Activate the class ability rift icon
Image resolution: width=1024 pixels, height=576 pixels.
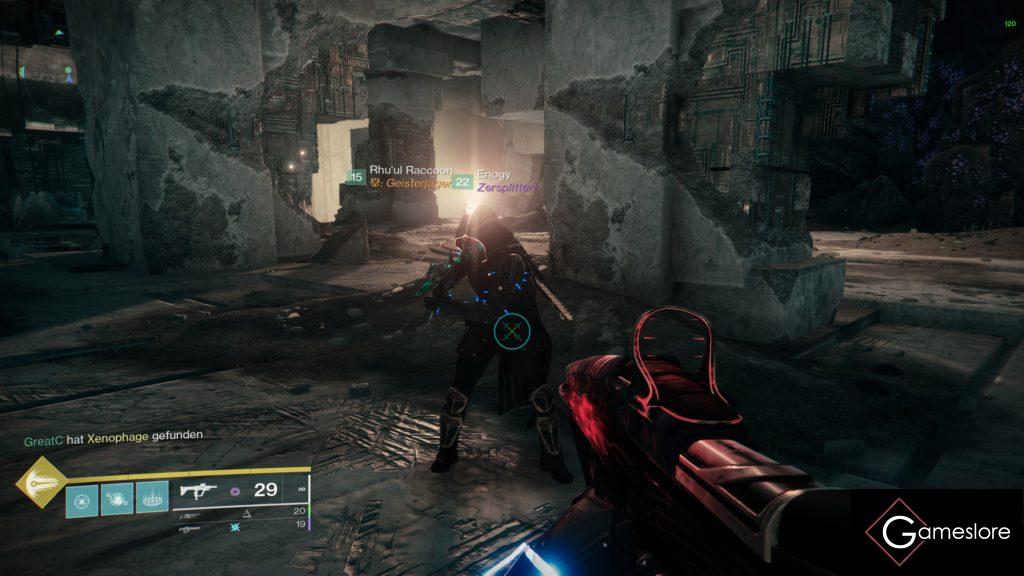pyautogui.click(x=152, y=499)
